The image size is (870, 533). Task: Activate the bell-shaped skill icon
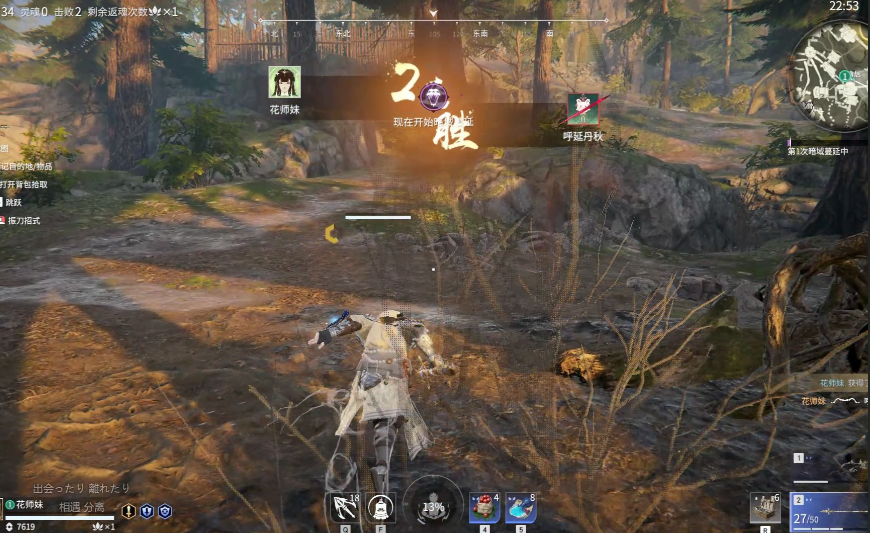[x=380, y=508]
